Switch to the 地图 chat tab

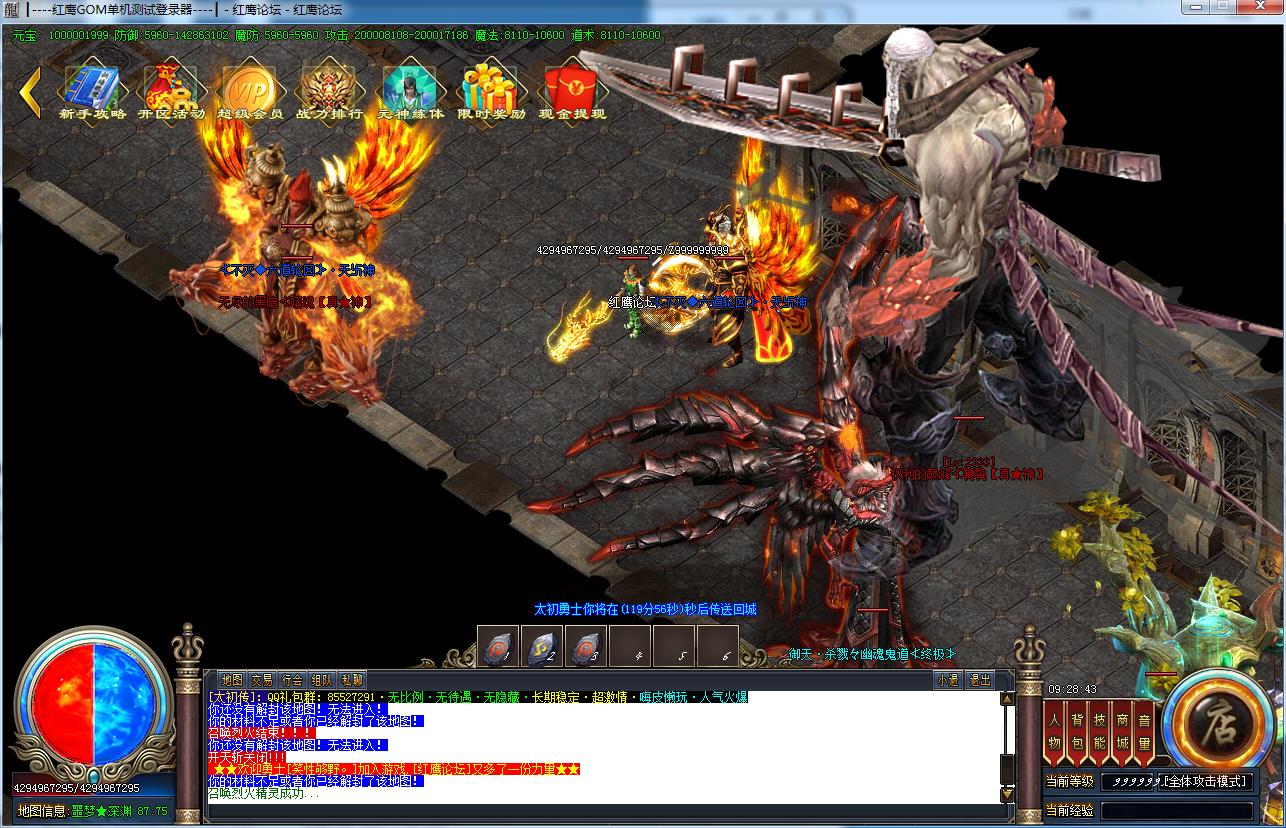[x=232, y=680]
